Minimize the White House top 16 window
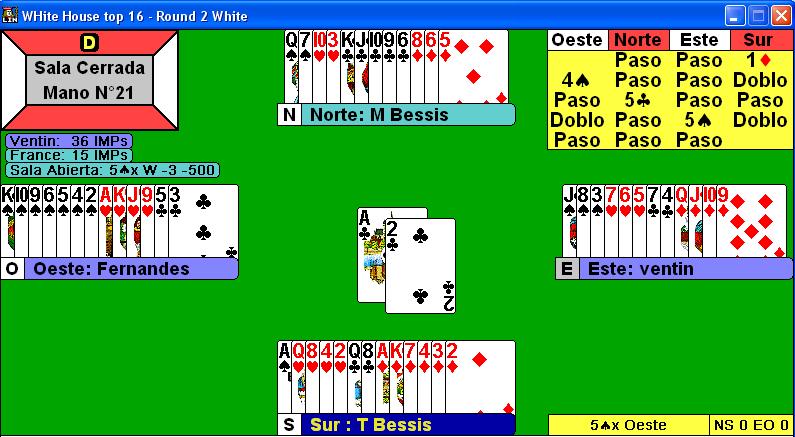The height and width of the screenshot is (437, 795). [735, 16]
